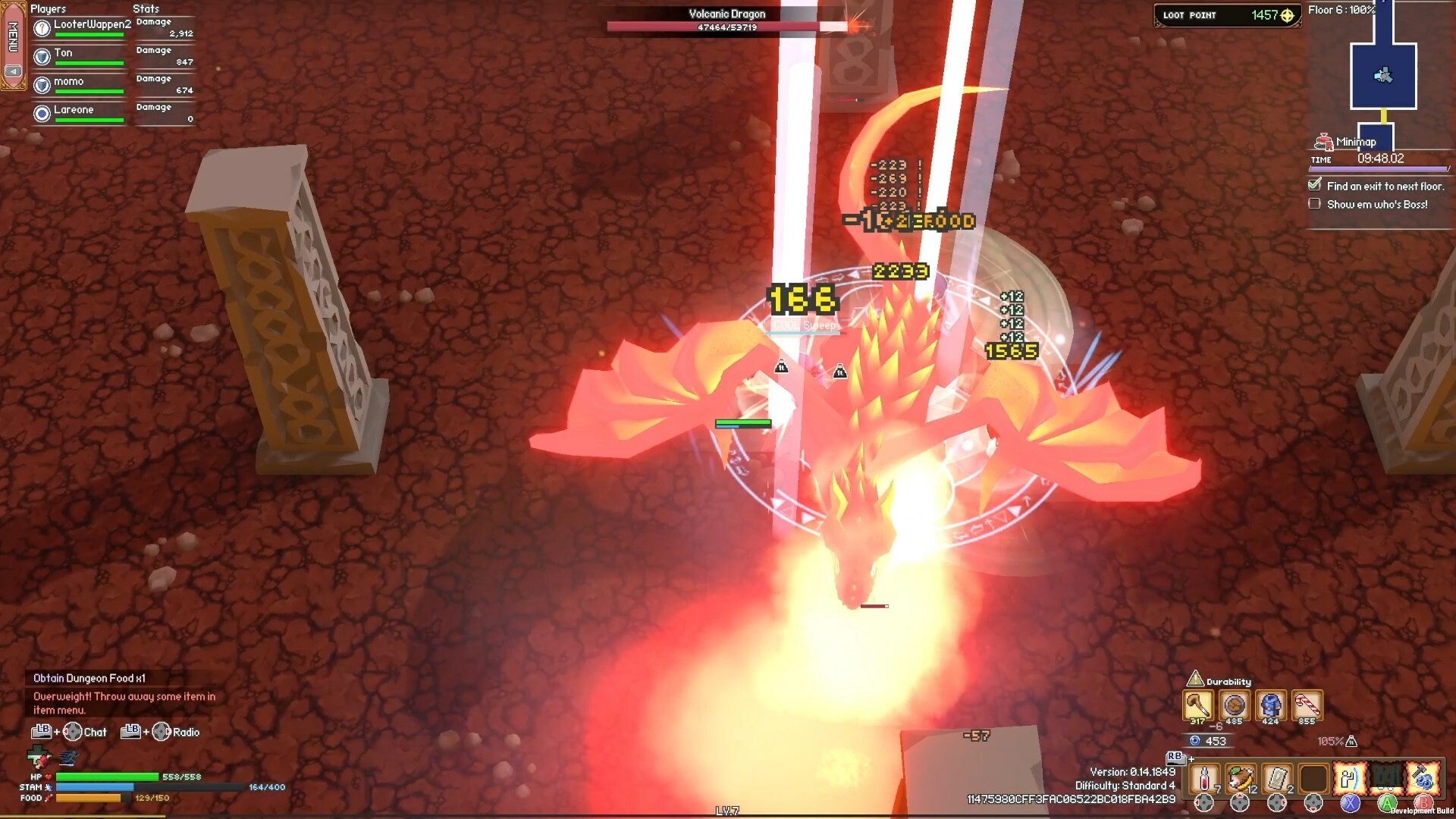
Task: Select player LooterWappen2 in the party list
Action: click(x=92, y=24)
